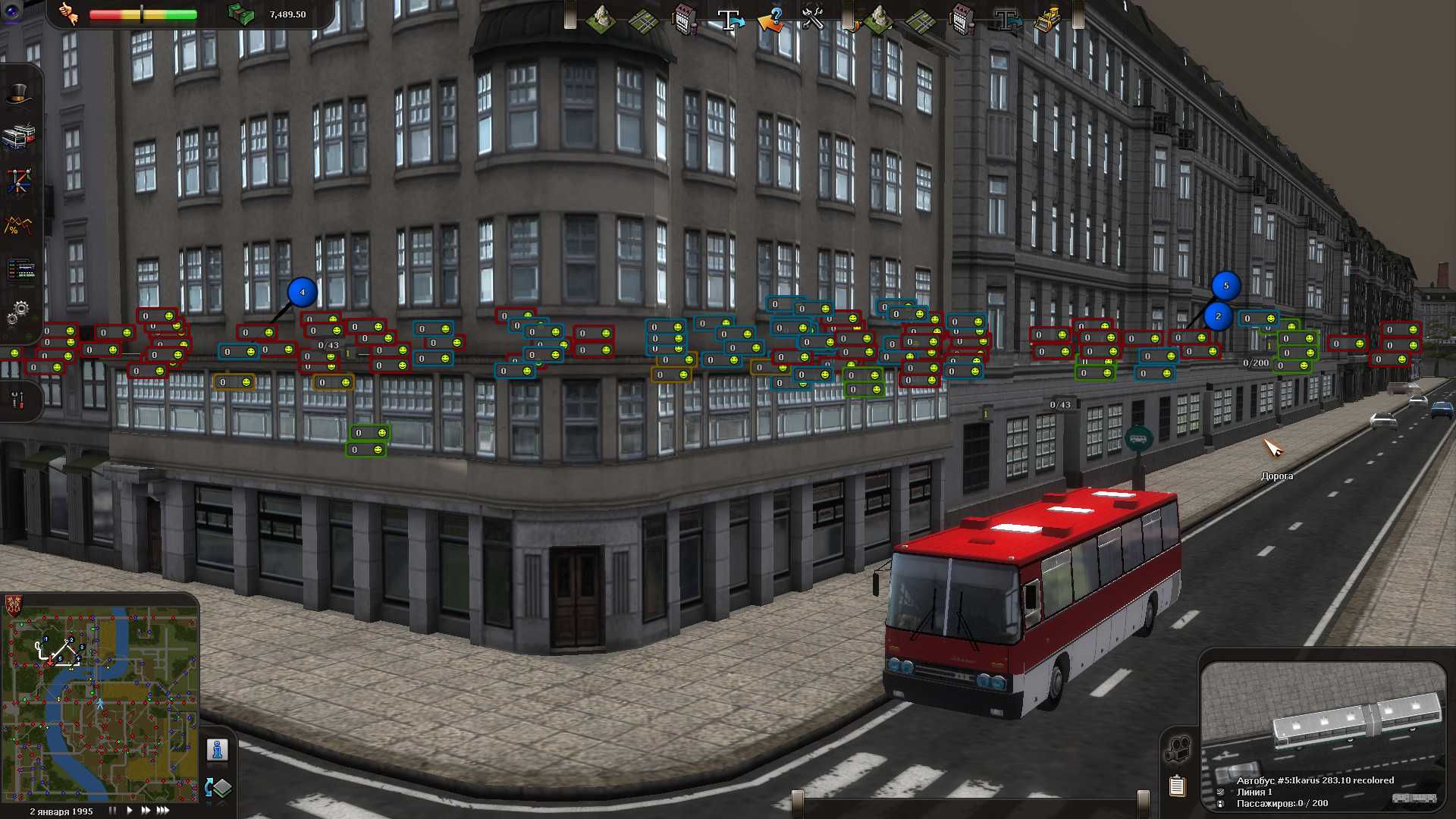Click the movie camera follow-vehicle icon
The image size is (1456, 819).
1177,749
